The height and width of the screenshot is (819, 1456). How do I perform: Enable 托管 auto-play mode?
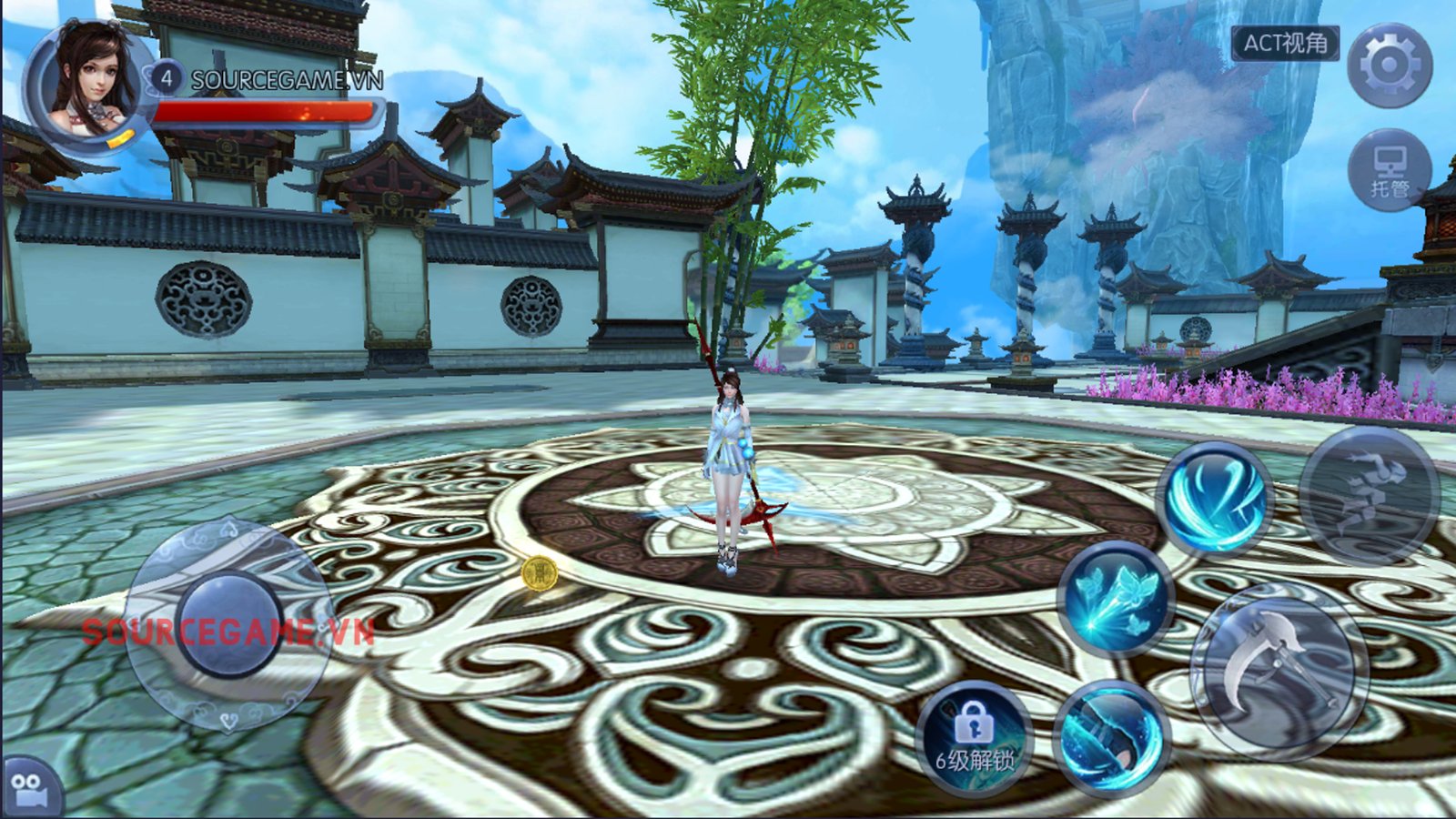tap(1389, 171)
